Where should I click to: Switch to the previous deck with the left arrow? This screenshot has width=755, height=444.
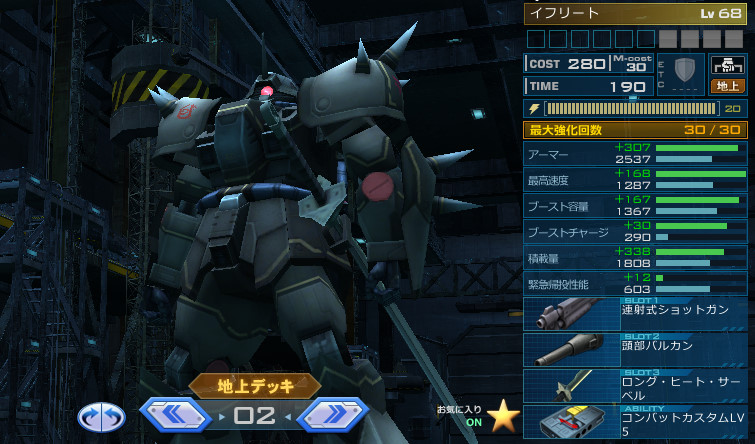tap(177, 414)
